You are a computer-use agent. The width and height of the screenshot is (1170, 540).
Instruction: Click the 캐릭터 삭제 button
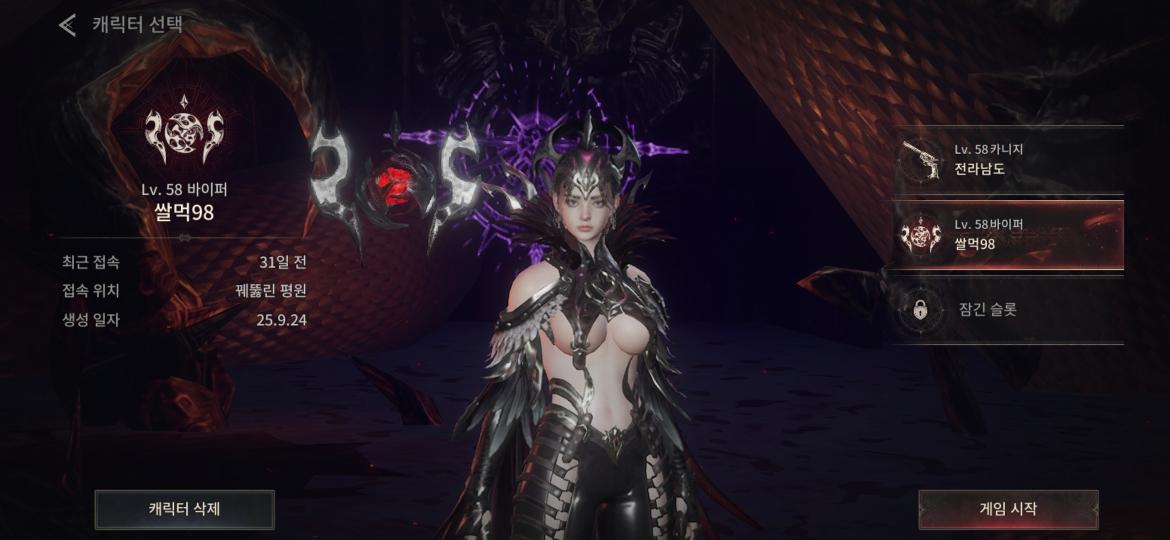point(184,509)
